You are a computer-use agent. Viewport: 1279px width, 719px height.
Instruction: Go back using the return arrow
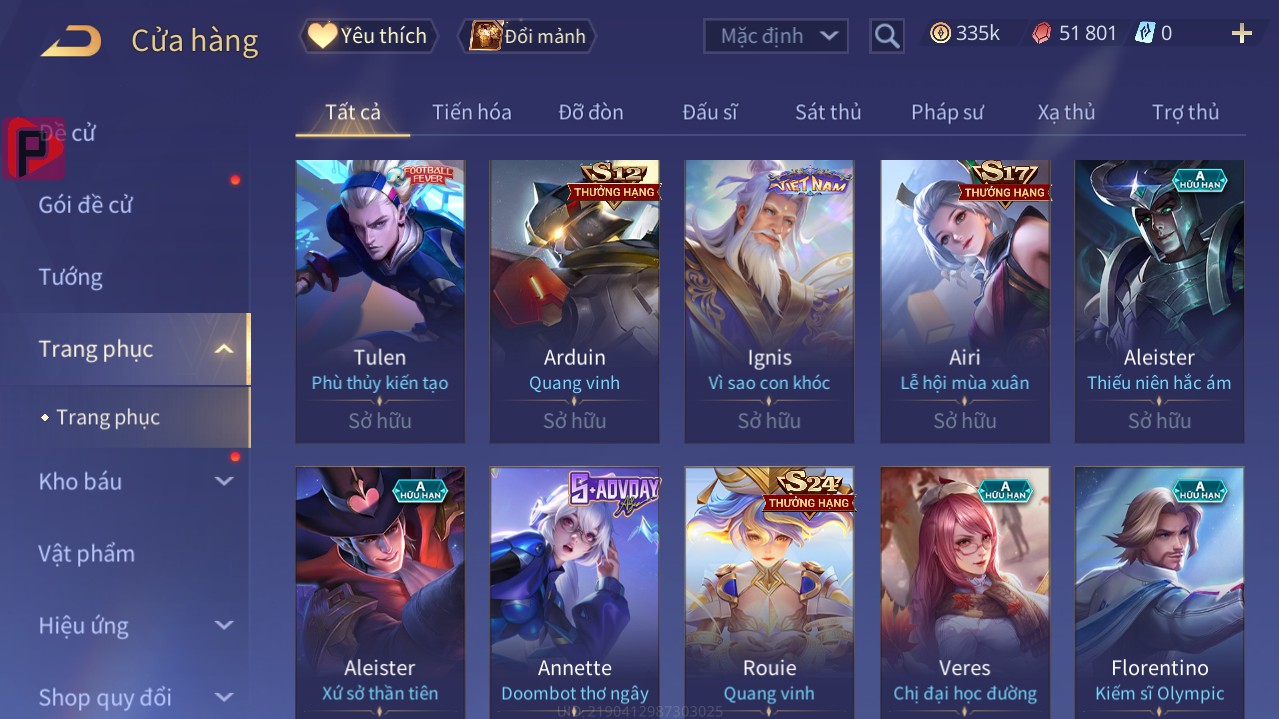[71, 40]
